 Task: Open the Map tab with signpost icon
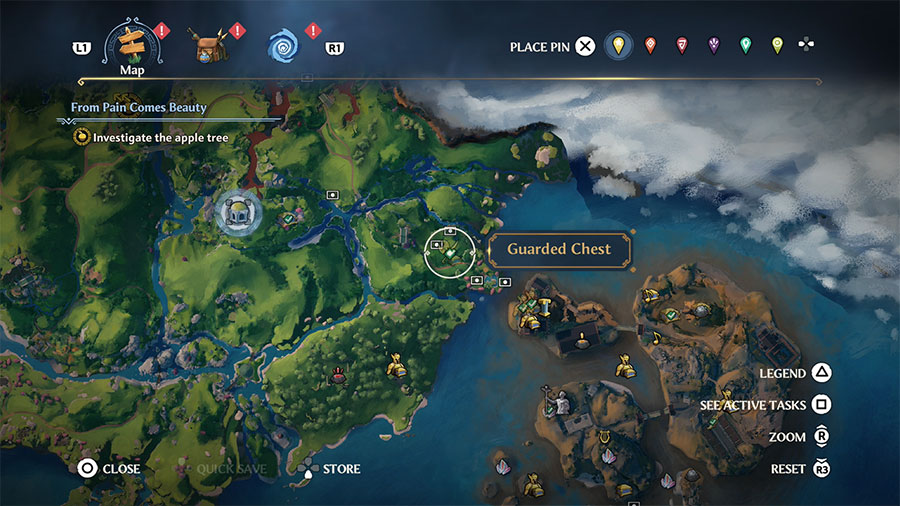[133, 43]
